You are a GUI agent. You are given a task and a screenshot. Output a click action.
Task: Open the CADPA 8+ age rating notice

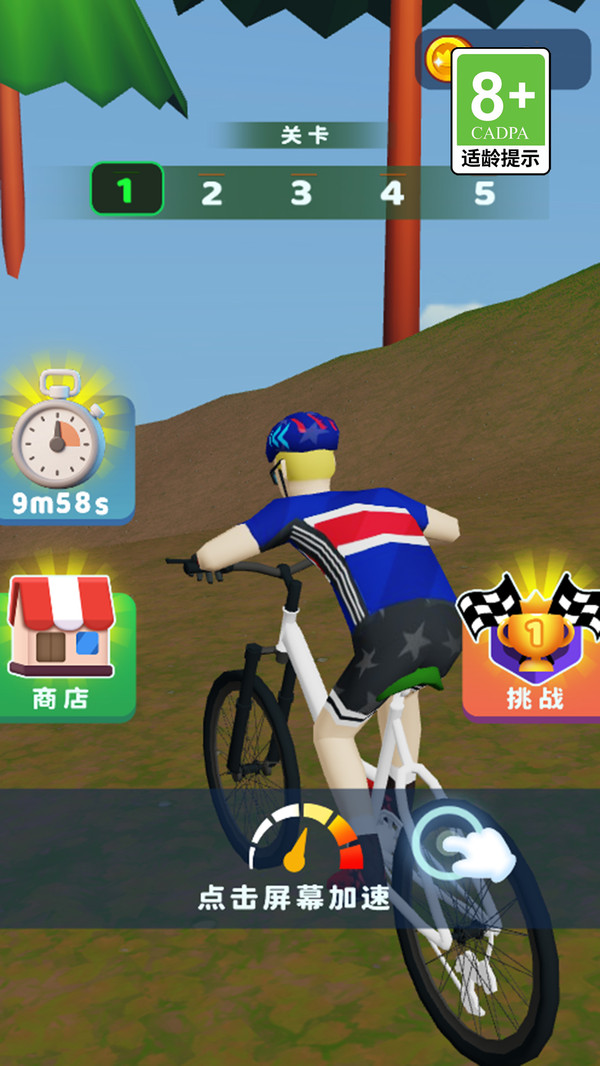point(501,112)
